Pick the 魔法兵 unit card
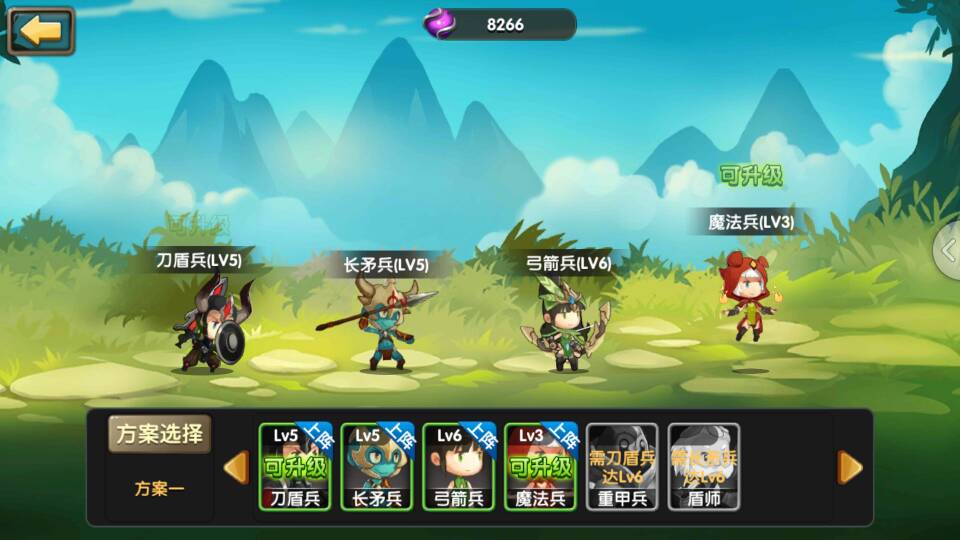The image size is (960, 540). (x=541, y=466)
